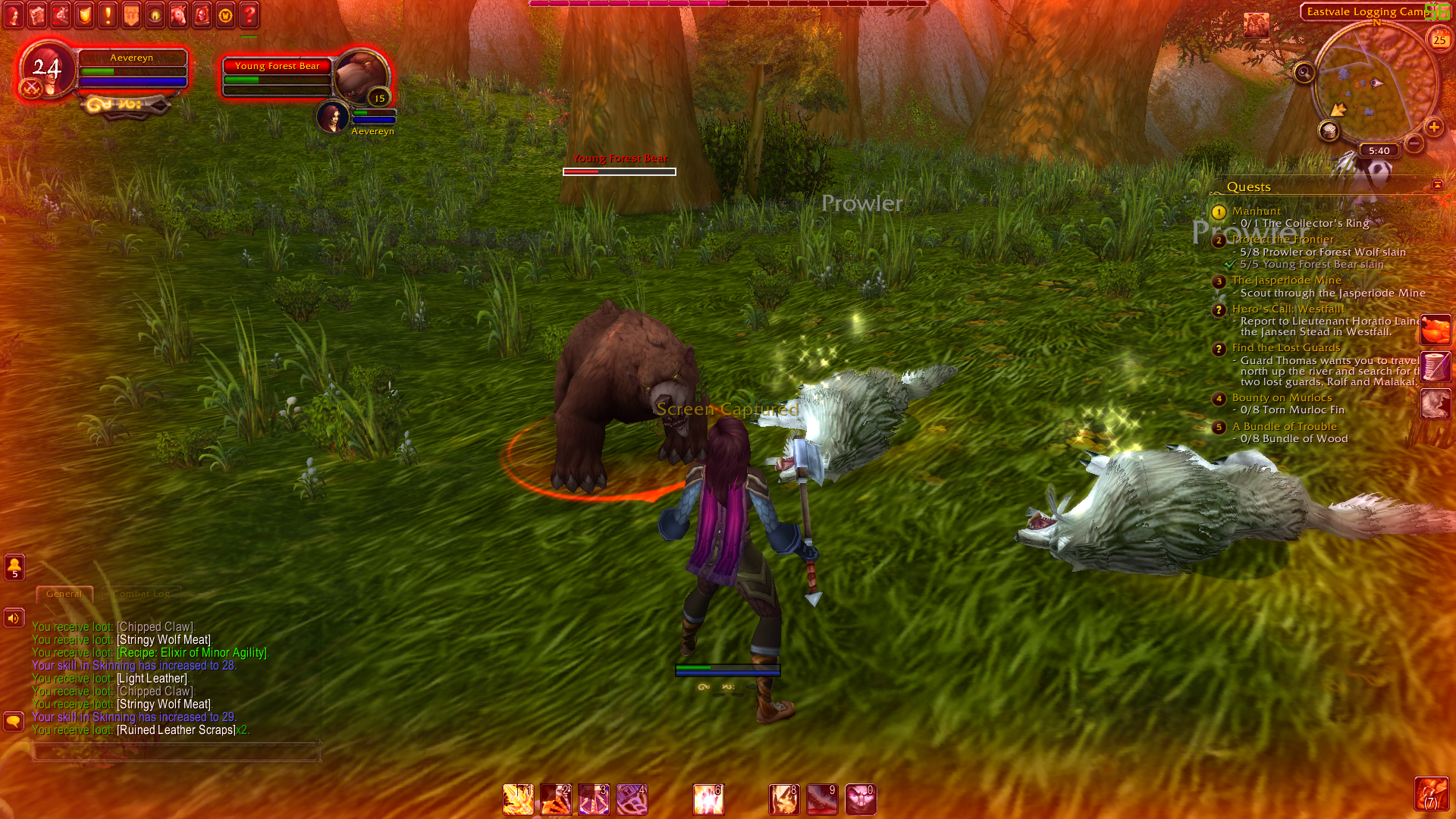Screen dimensions: 1456x819
Task: Switch to the General chat tab
Action: point(64,594)
